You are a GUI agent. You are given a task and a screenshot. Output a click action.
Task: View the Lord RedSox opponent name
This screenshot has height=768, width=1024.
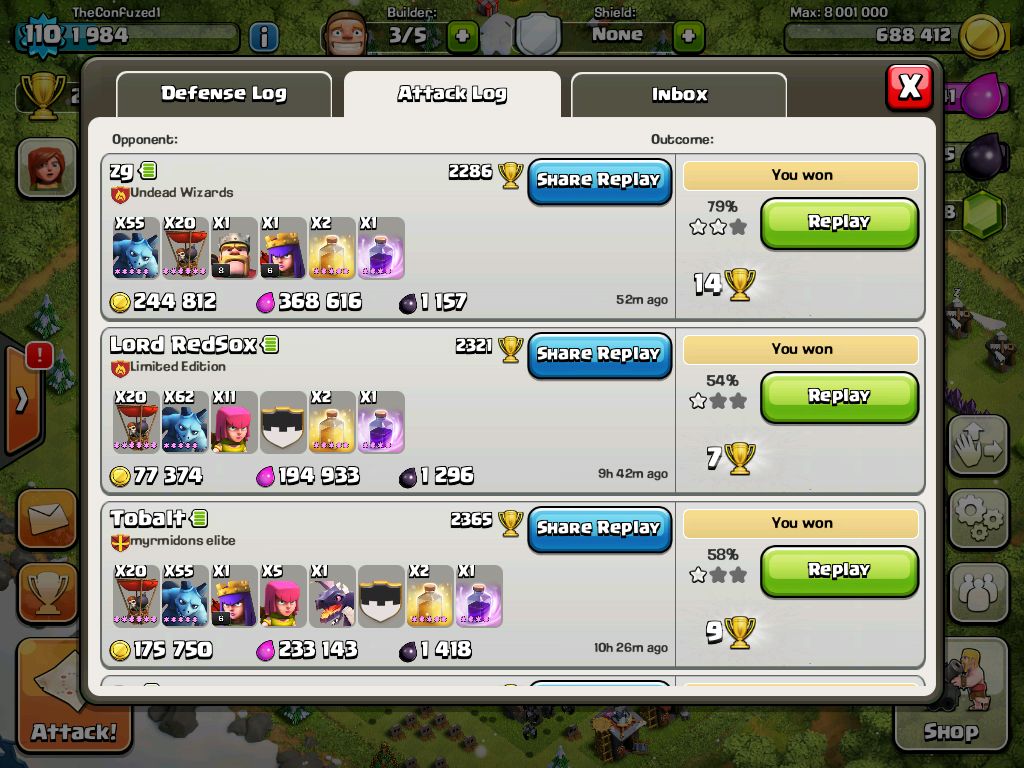pos(184,345)
